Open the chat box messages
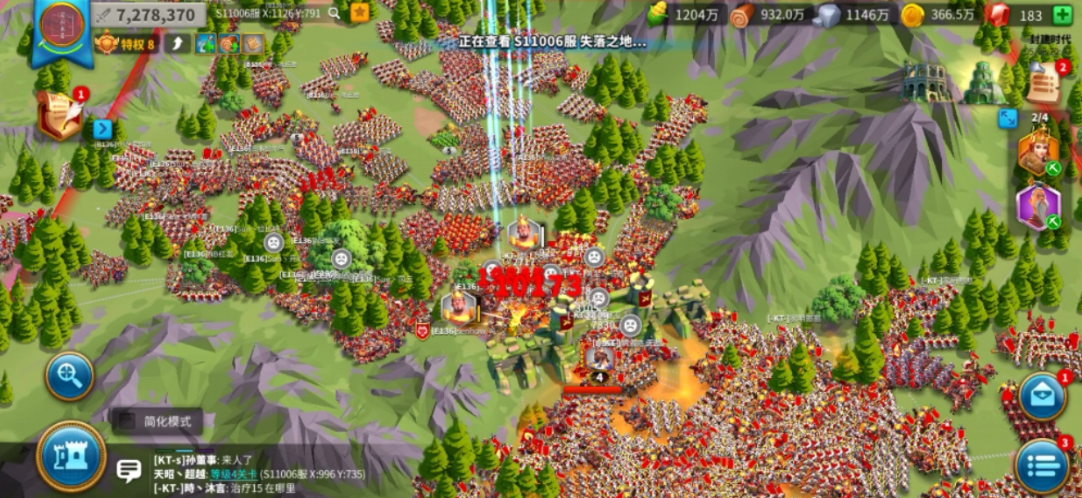 (x=128, y=470)
